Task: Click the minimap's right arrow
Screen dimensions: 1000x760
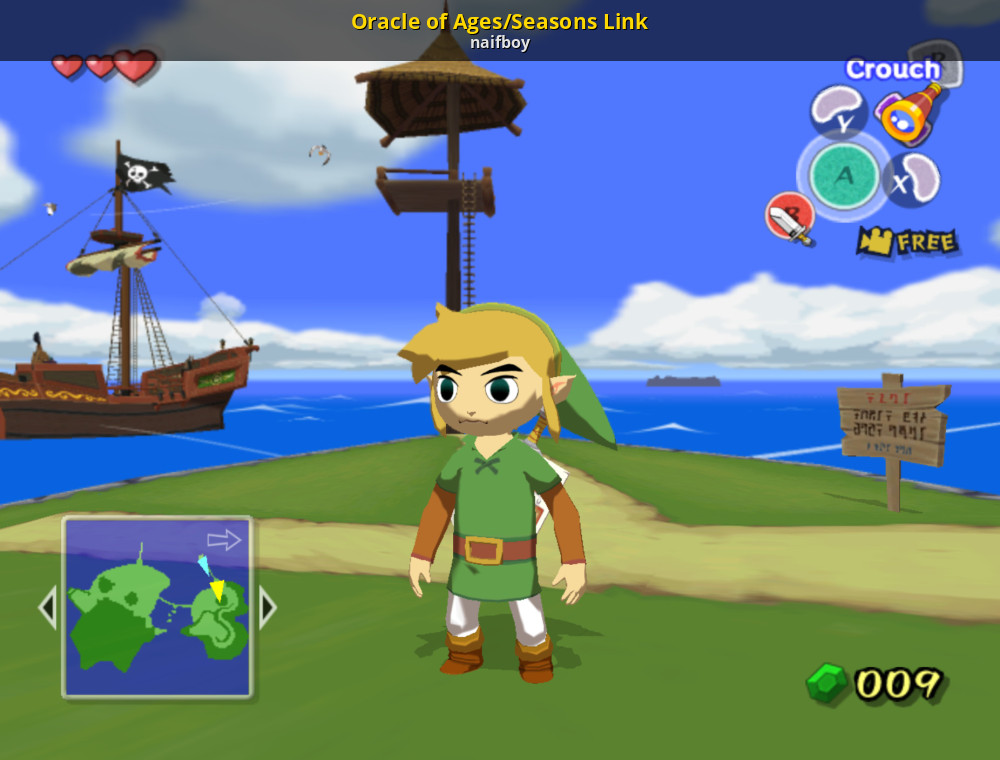Action: [267, 607]
